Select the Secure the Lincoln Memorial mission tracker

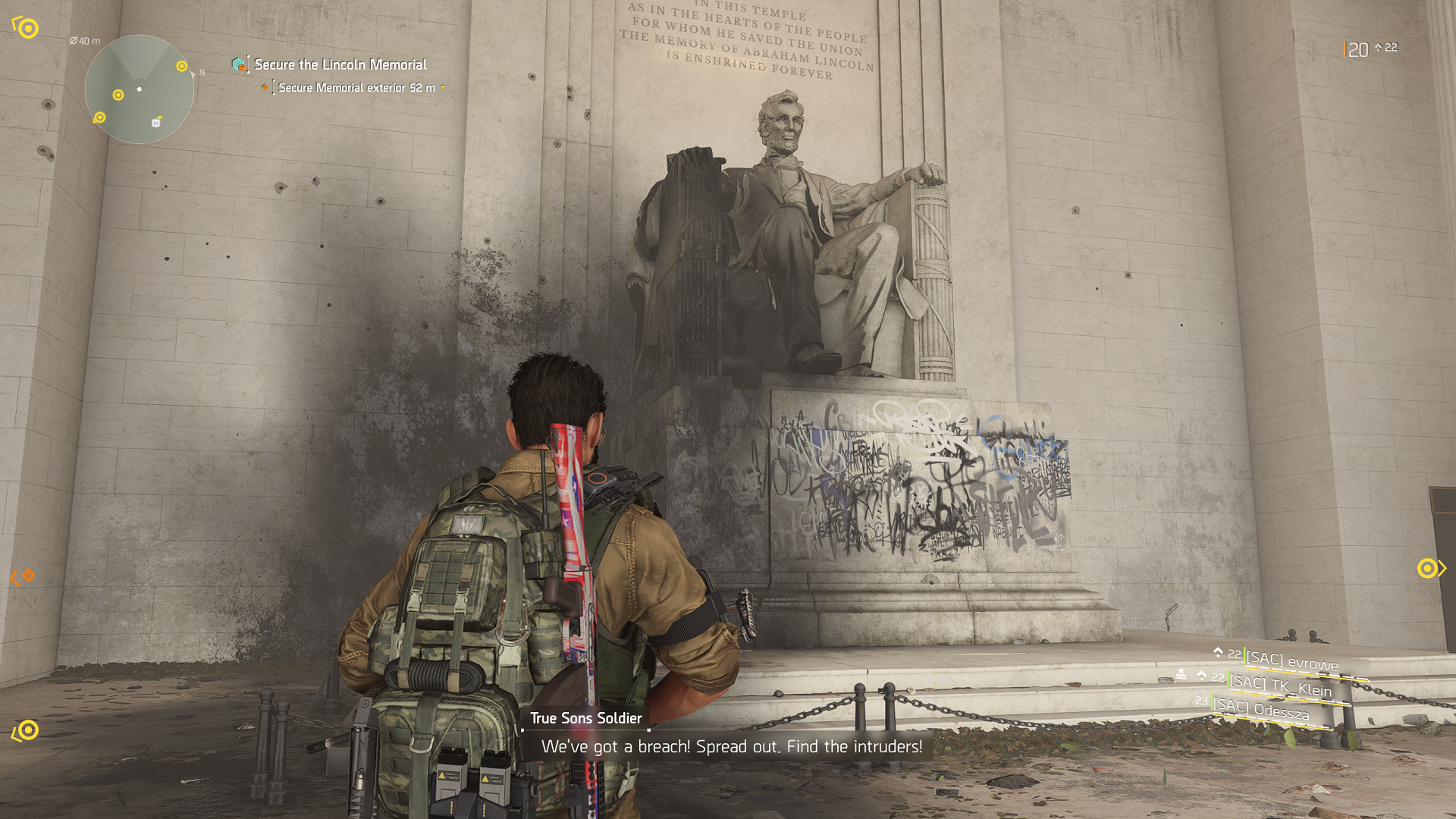(340, 64)
